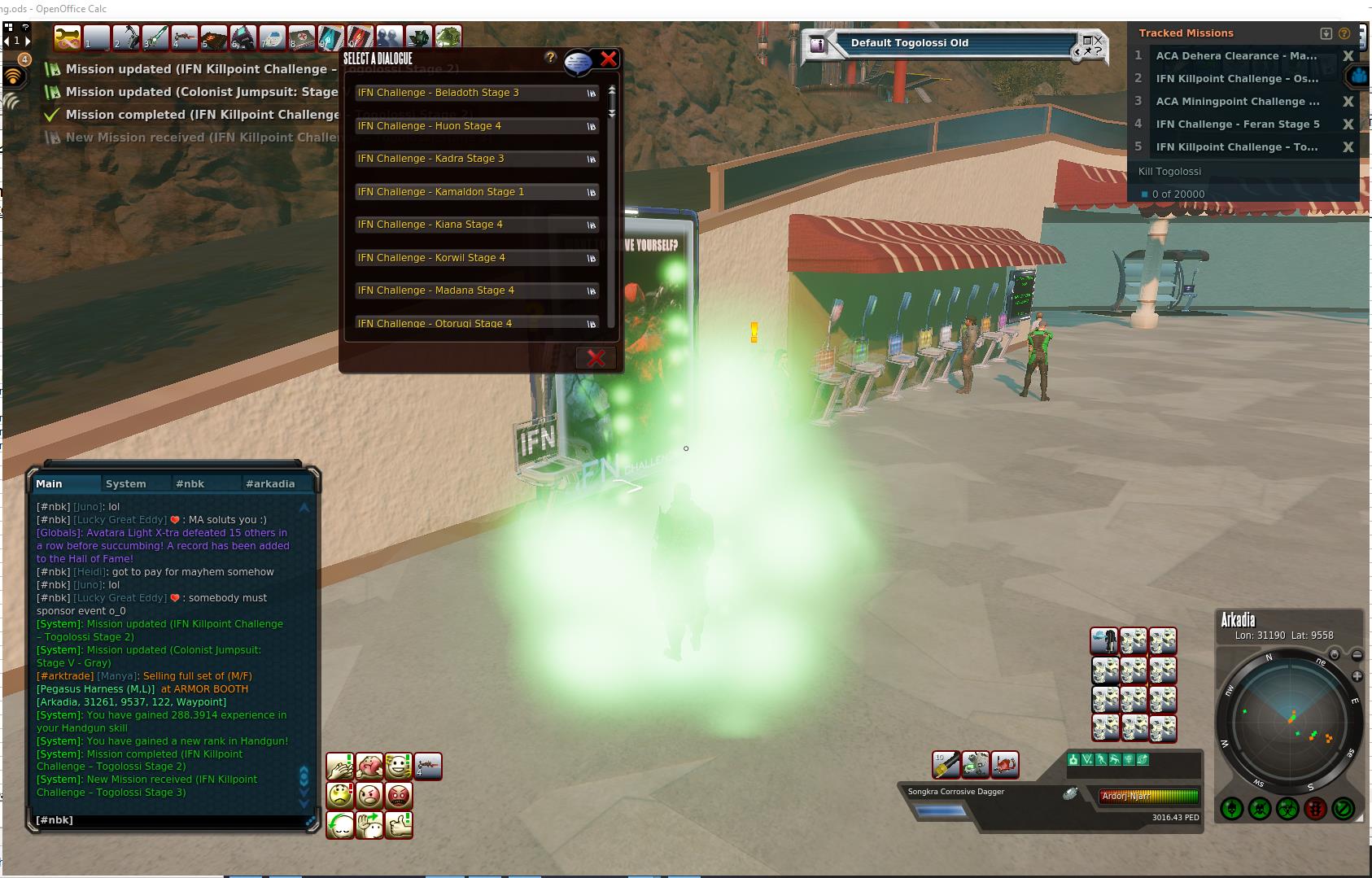The width and height of the screenshot is (1372, 878).
Task: Stop tracking ACA Dehera Clearance mission
Action: point(1348,56)
